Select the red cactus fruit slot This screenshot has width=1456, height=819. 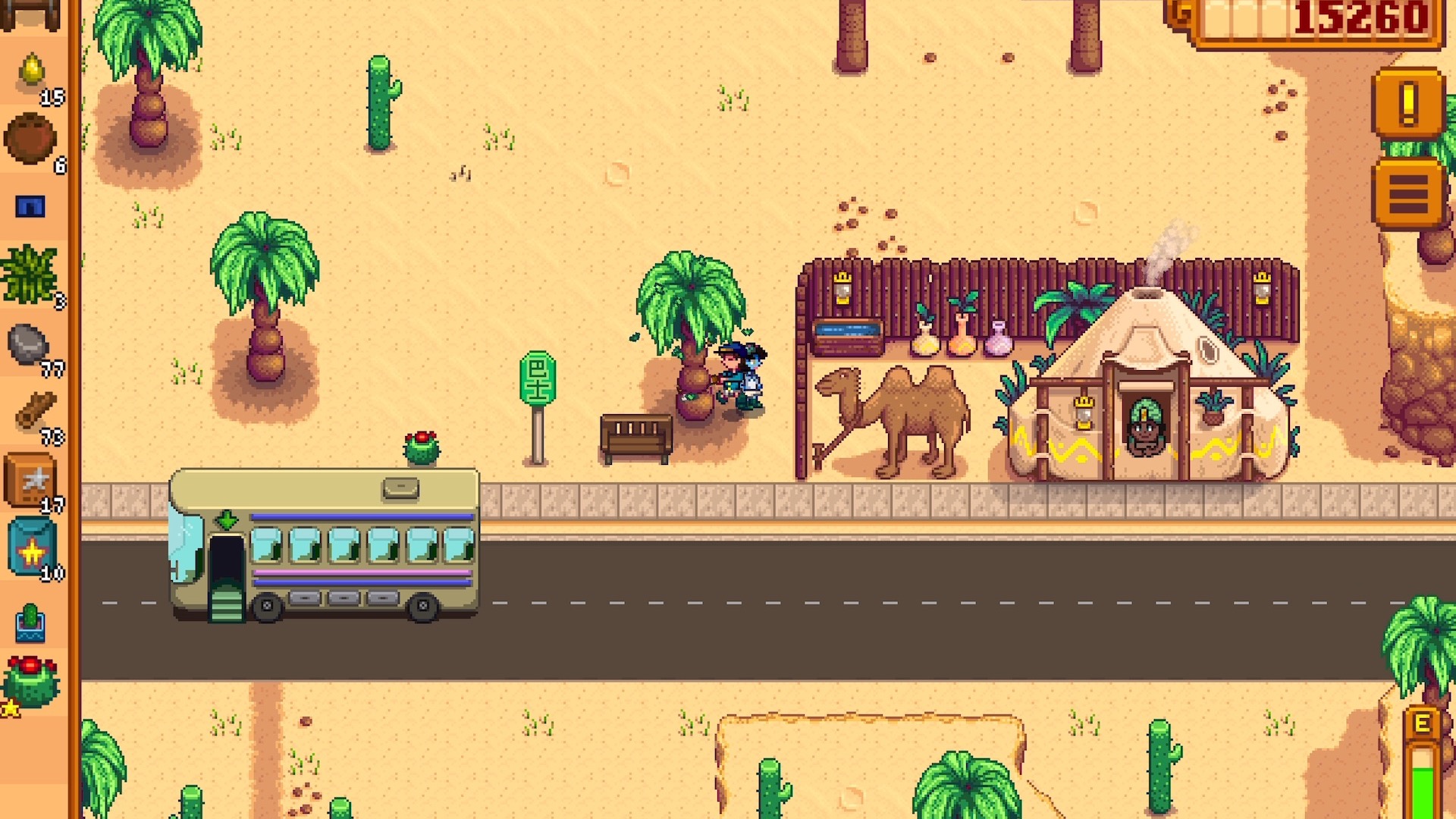[30, 682]
